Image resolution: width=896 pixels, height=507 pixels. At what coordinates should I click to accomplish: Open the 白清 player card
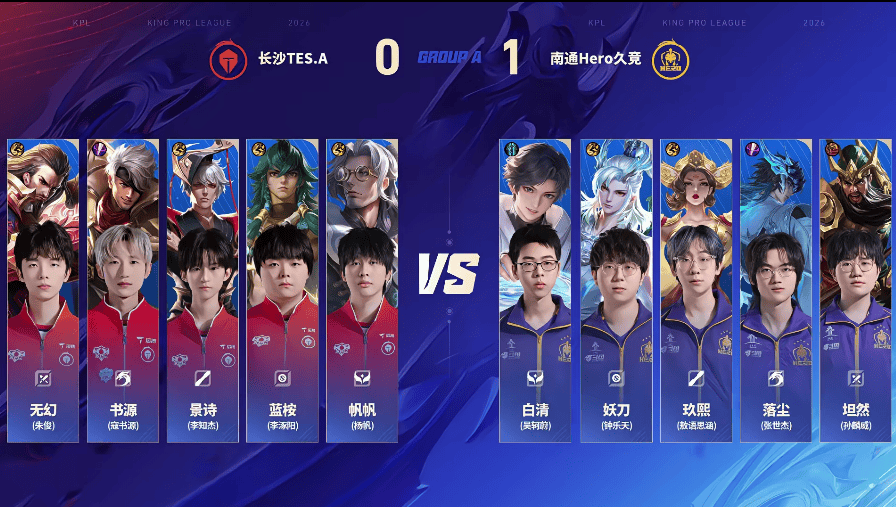click(x=535, y=290)
